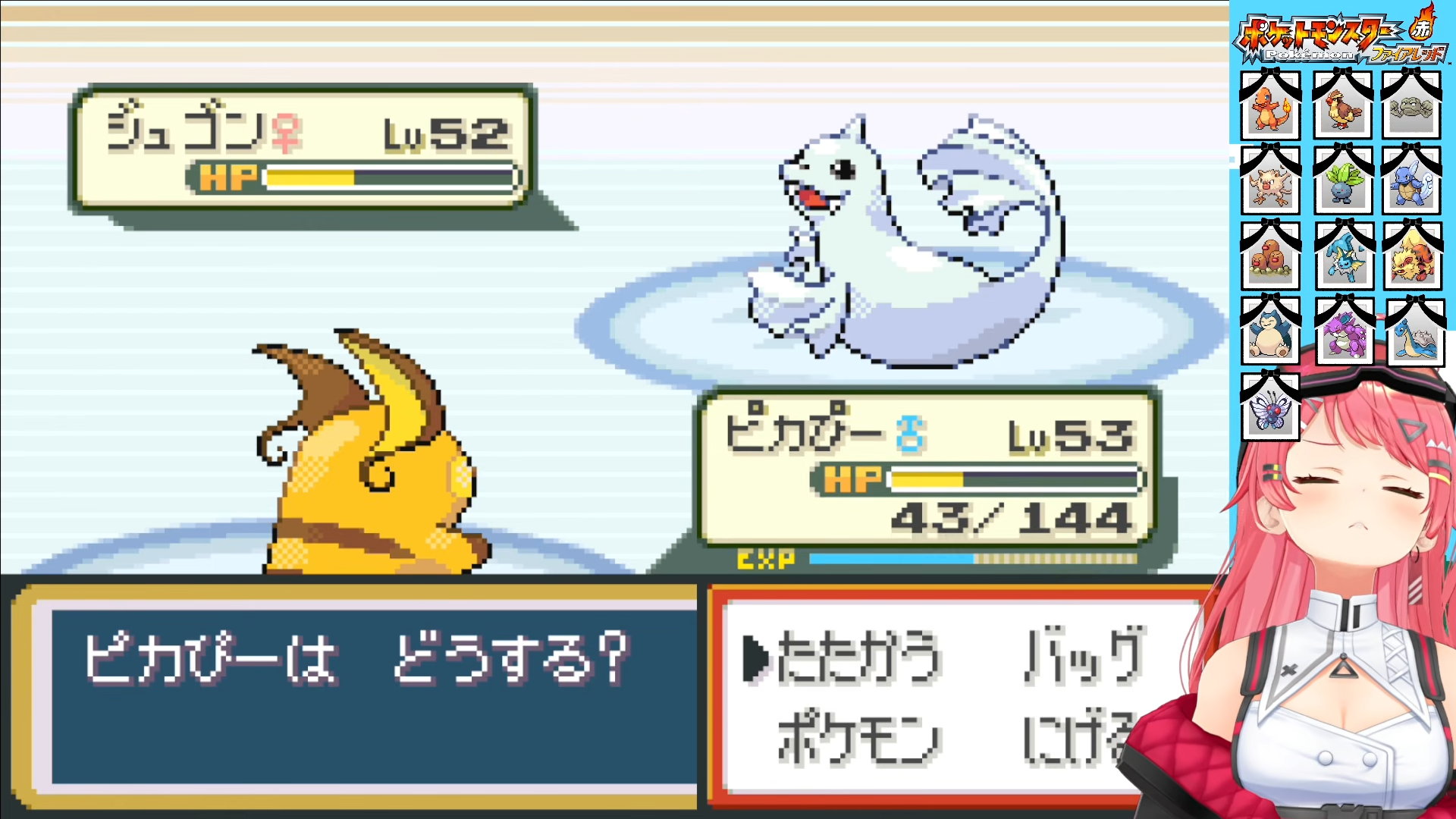Select たたかう (Fight) in battle menu
The height and width of the screenshot is (819, 1456).
tap(858, 657)
